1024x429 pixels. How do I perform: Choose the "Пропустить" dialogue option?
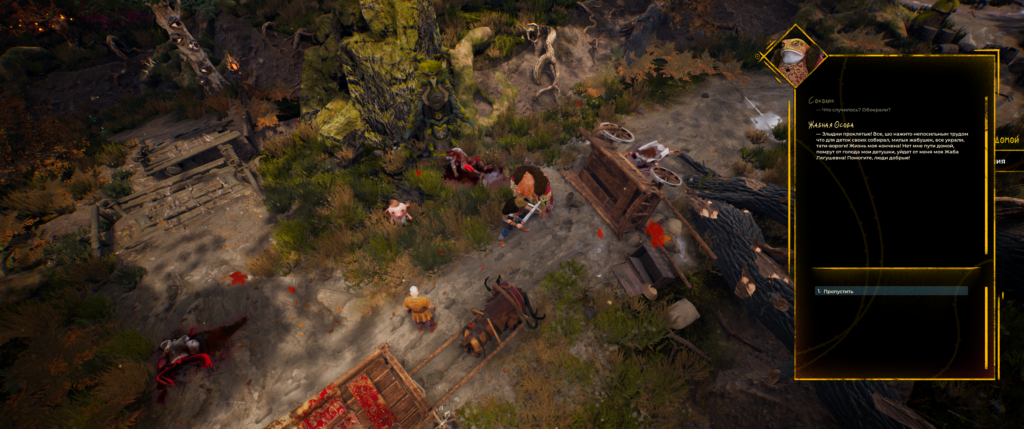click(838, 291)
